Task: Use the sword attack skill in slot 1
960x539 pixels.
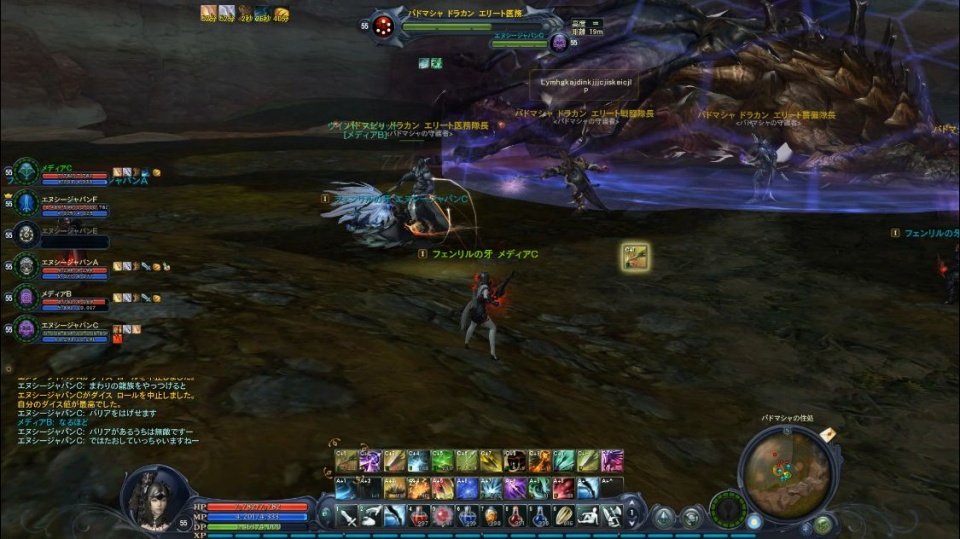Action: pyautogui.click(x=346, y=516)
